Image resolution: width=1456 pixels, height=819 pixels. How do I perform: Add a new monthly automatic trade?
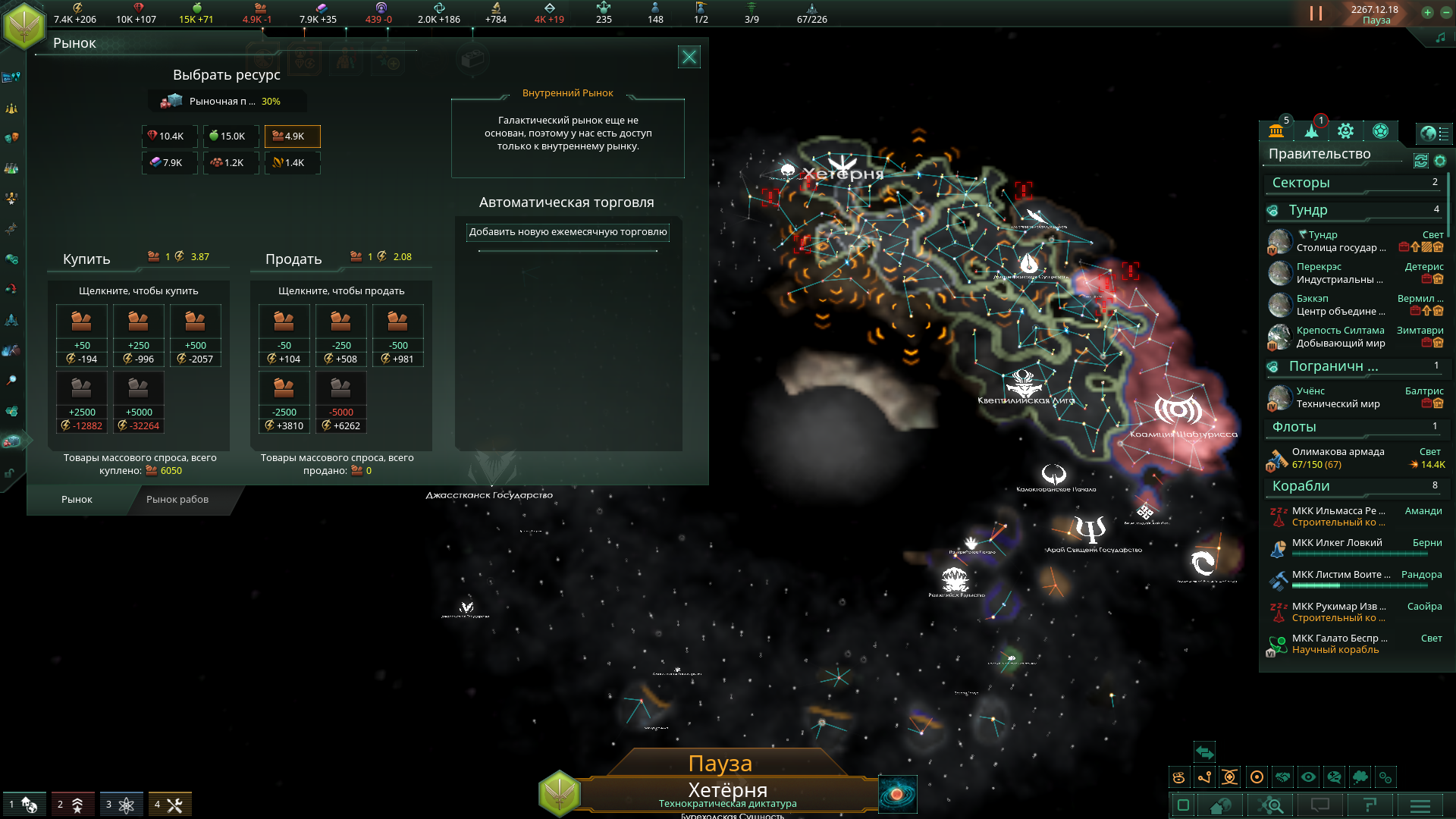pos(567,232)
